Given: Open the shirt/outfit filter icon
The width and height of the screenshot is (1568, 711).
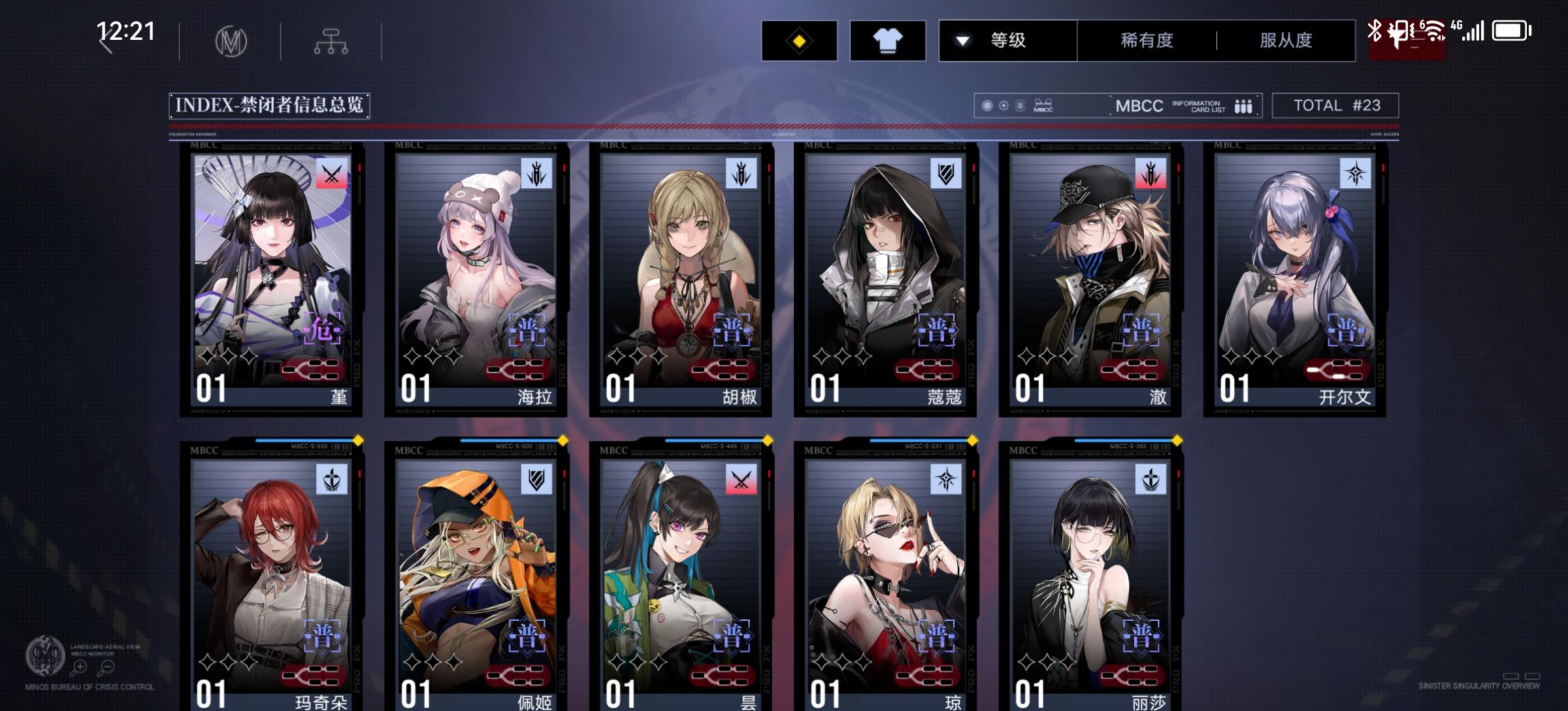Looking at the screenshot, I should (x=887, y=40).
